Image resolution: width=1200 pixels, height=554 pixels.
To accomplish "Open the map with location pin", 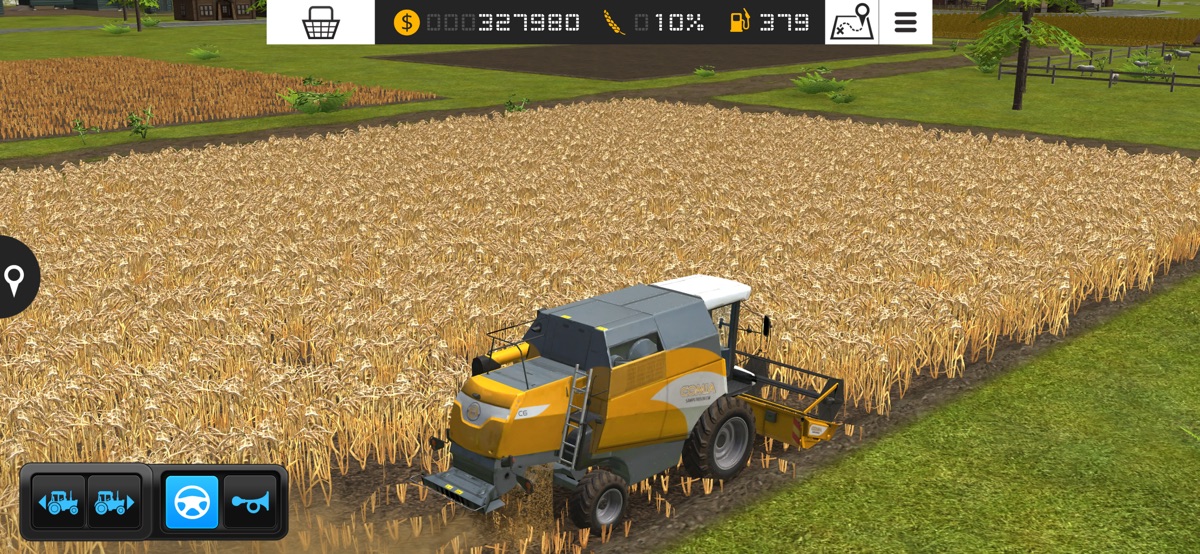I will pyautogui.click(x=851, y=22).
